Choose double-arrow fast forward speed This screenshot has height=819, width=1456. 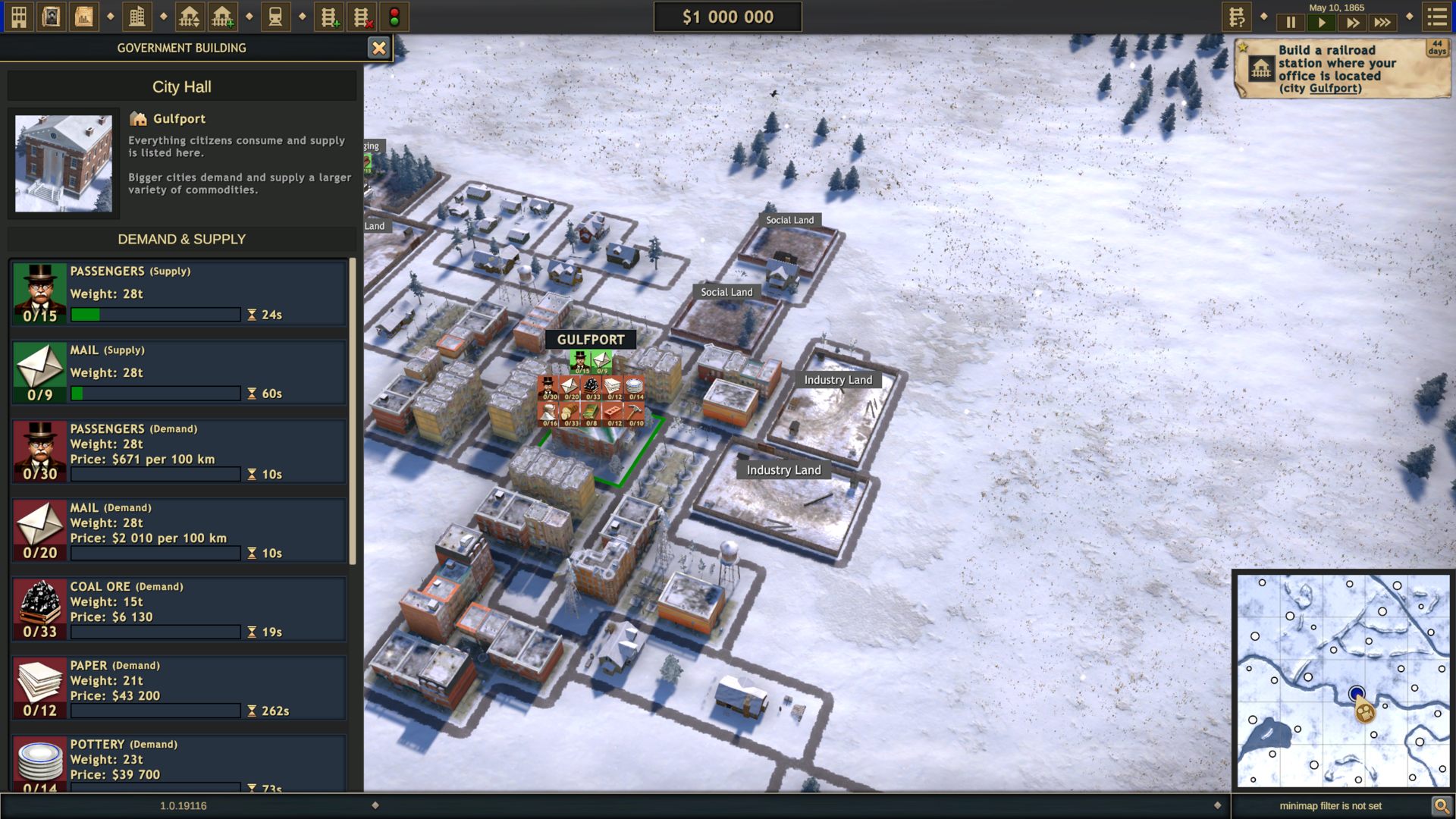(x=1352, y=23)
